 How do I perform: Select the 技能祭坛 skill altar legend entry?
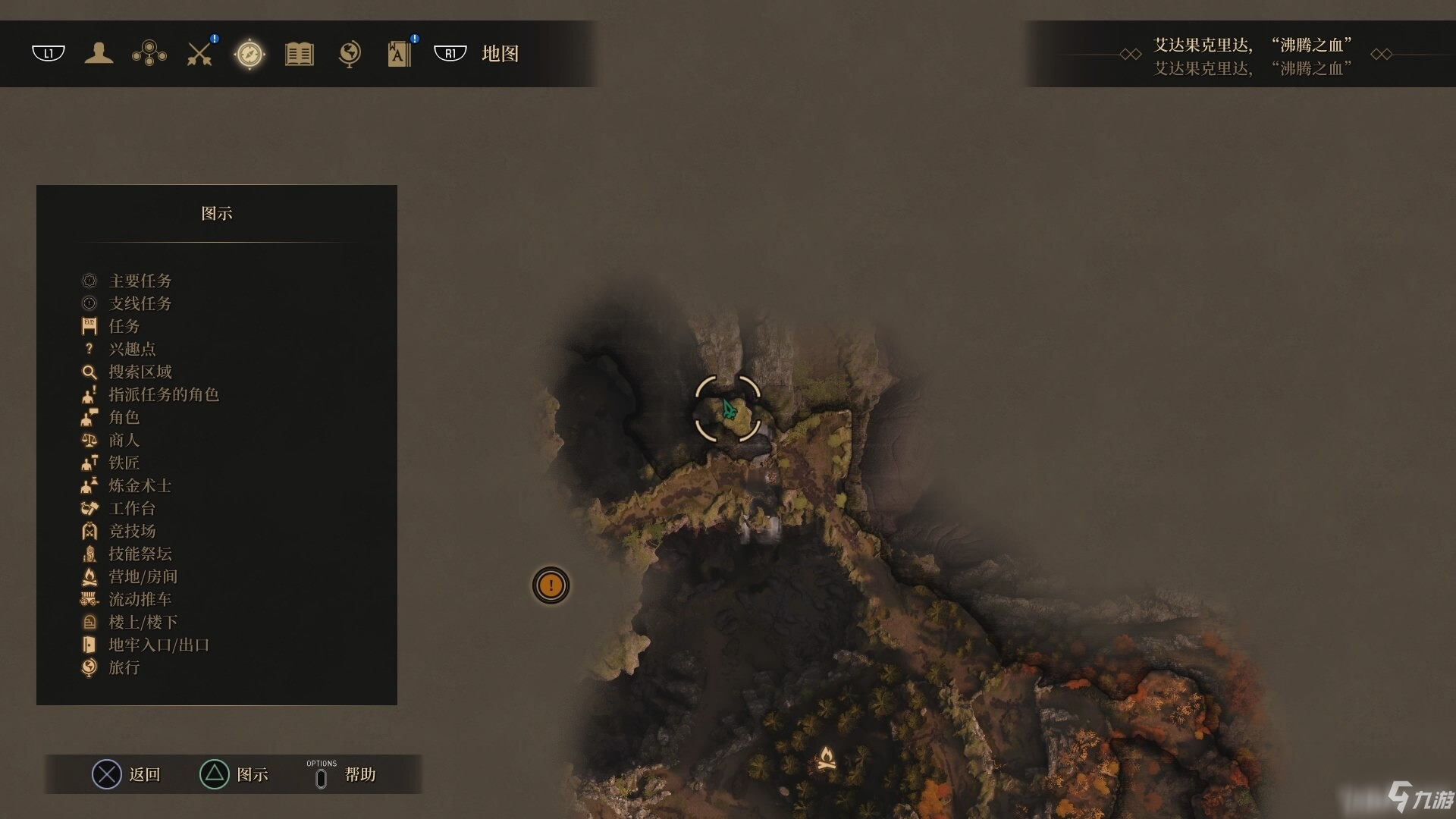140,554
